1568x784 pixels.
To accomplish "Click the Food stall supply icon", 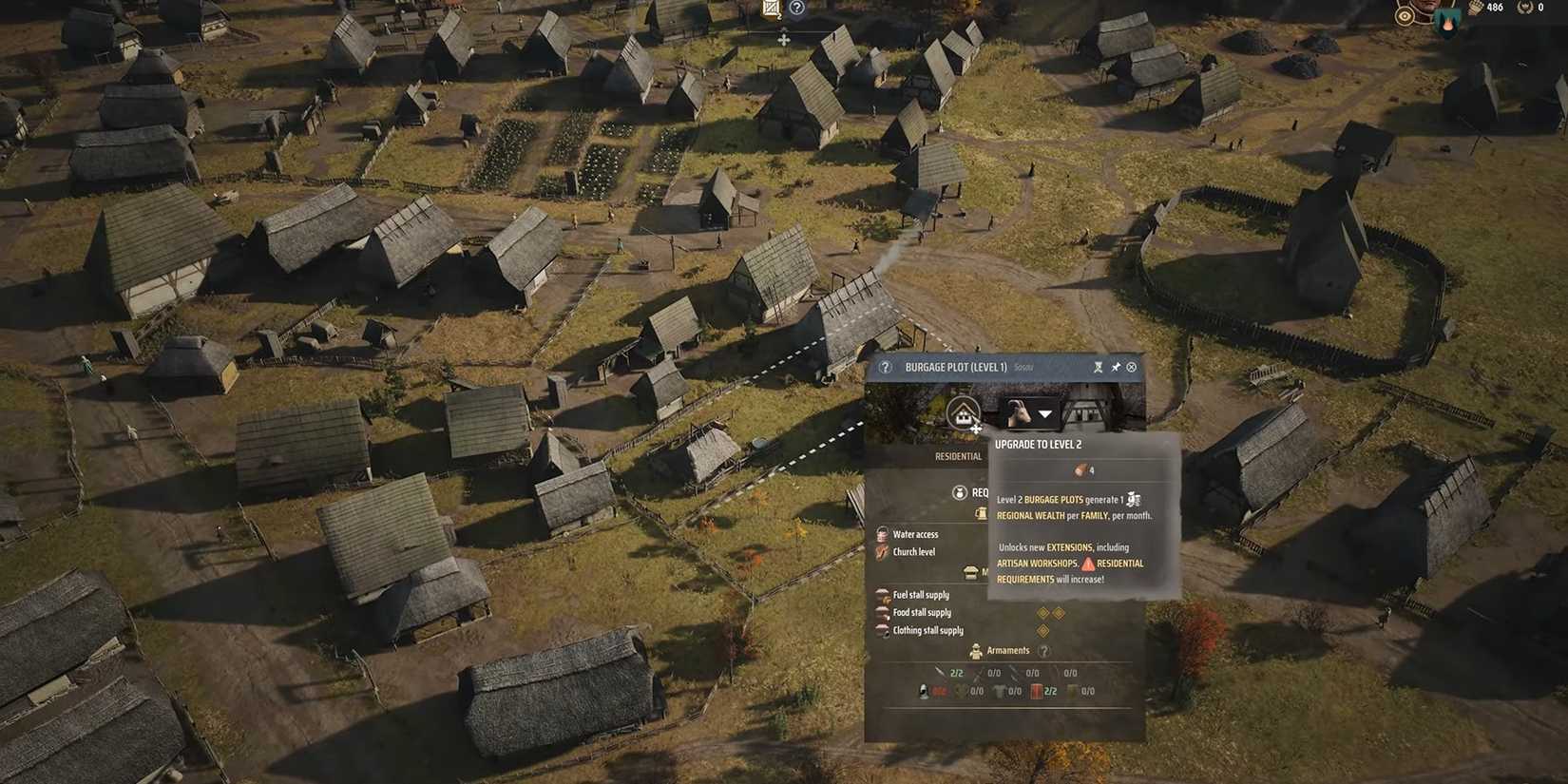I will click(x=882, y=612).
